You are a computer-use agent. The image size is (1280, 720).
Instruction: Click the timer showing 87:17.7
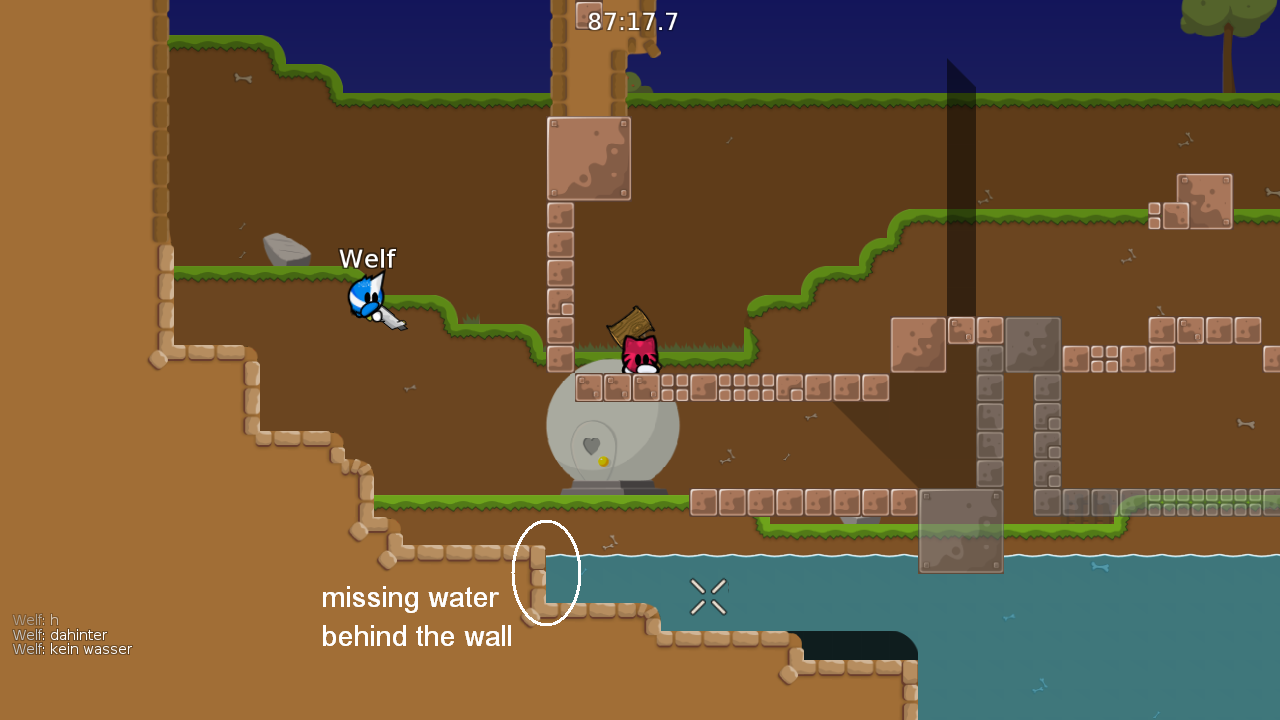pyautogui.click(x=633, y=21)
